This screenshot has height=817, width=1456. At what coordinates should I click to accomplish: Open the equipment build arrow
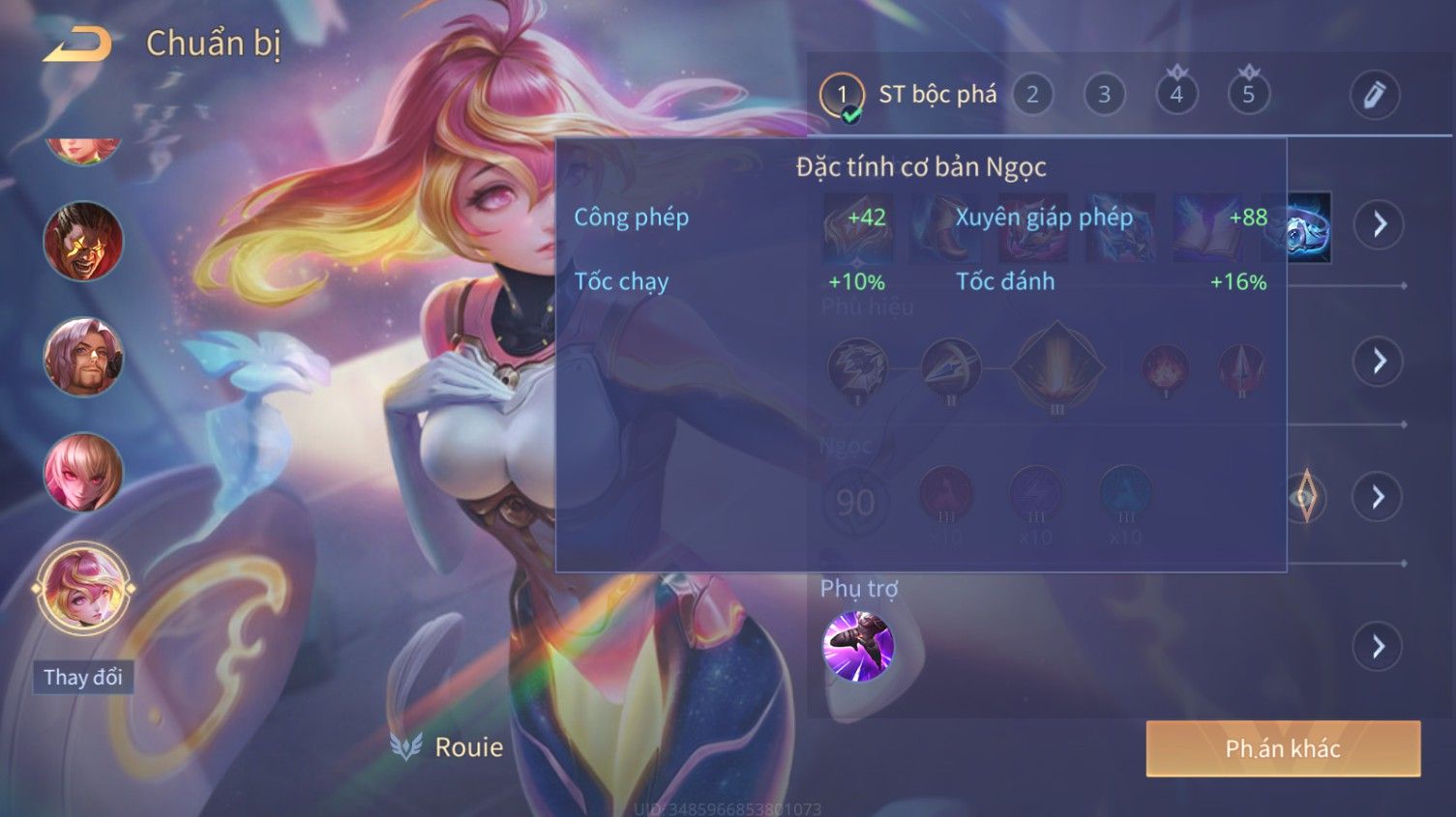[1379, 224]
